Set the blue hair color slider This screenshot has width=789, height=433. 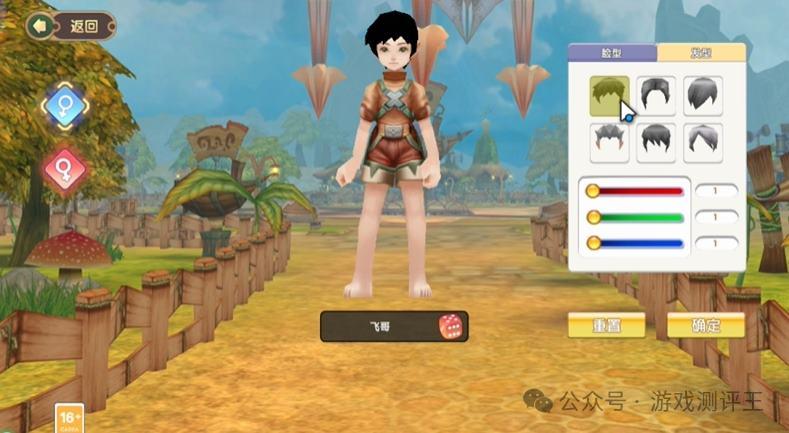[x=636, y=243]
